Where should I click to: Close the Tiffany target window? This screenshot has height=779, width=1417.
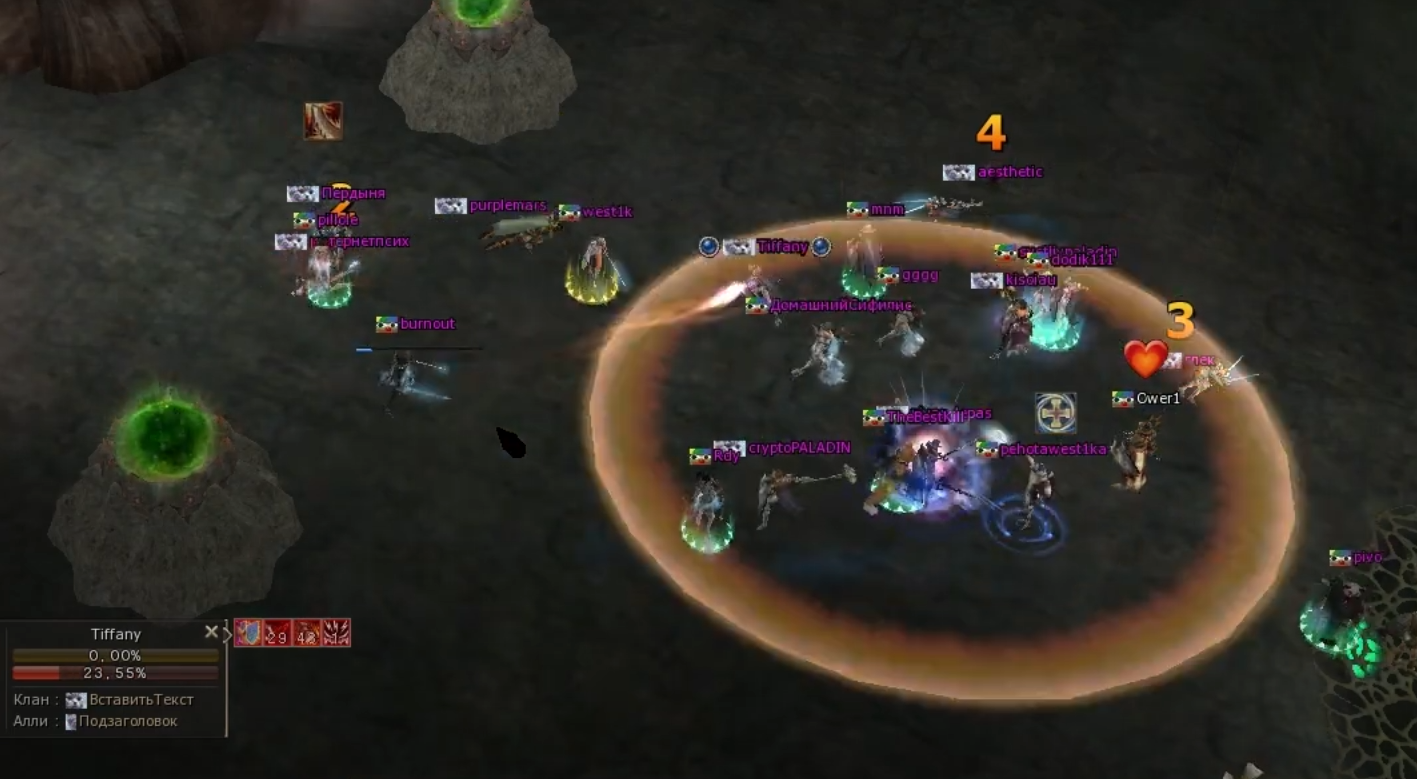tap(211, 631)
